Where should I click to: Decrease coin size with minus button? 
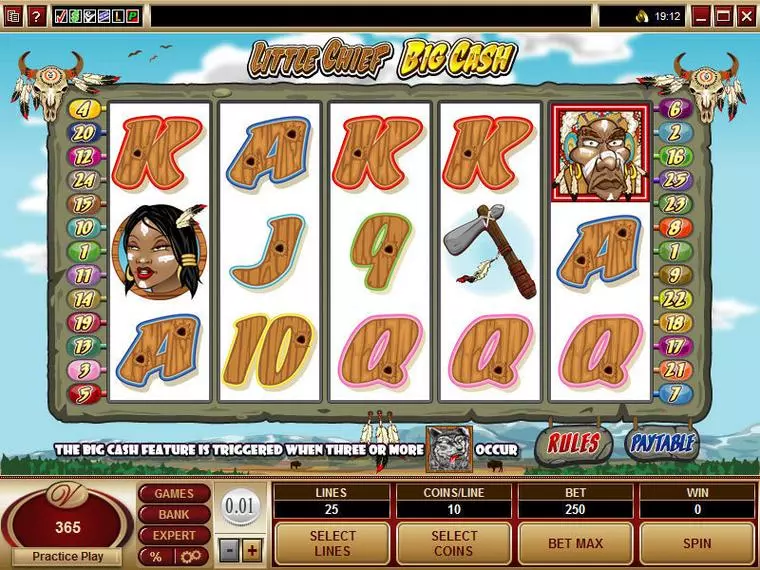[x=230, y=549]
